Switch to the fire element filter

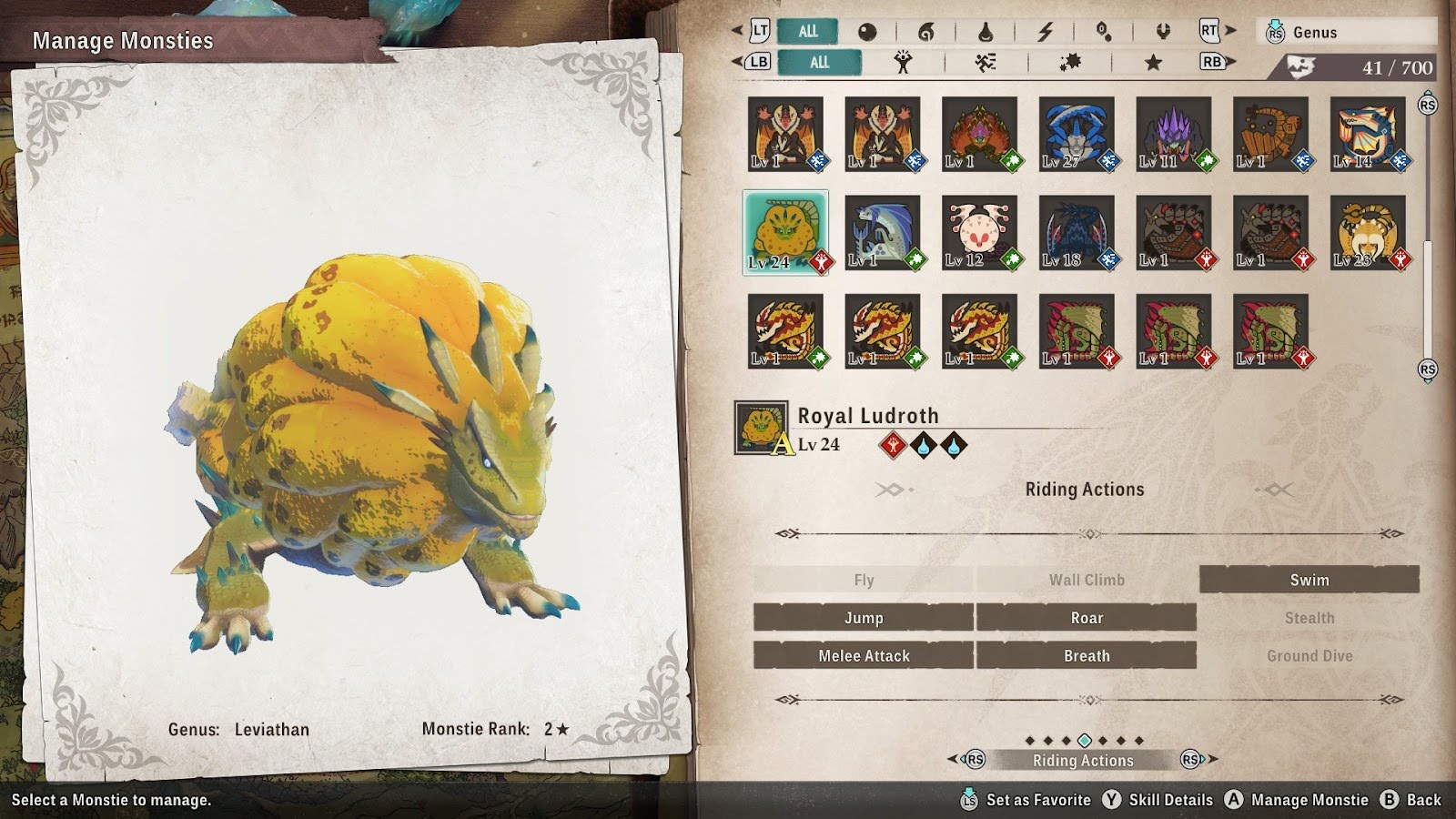925,32
